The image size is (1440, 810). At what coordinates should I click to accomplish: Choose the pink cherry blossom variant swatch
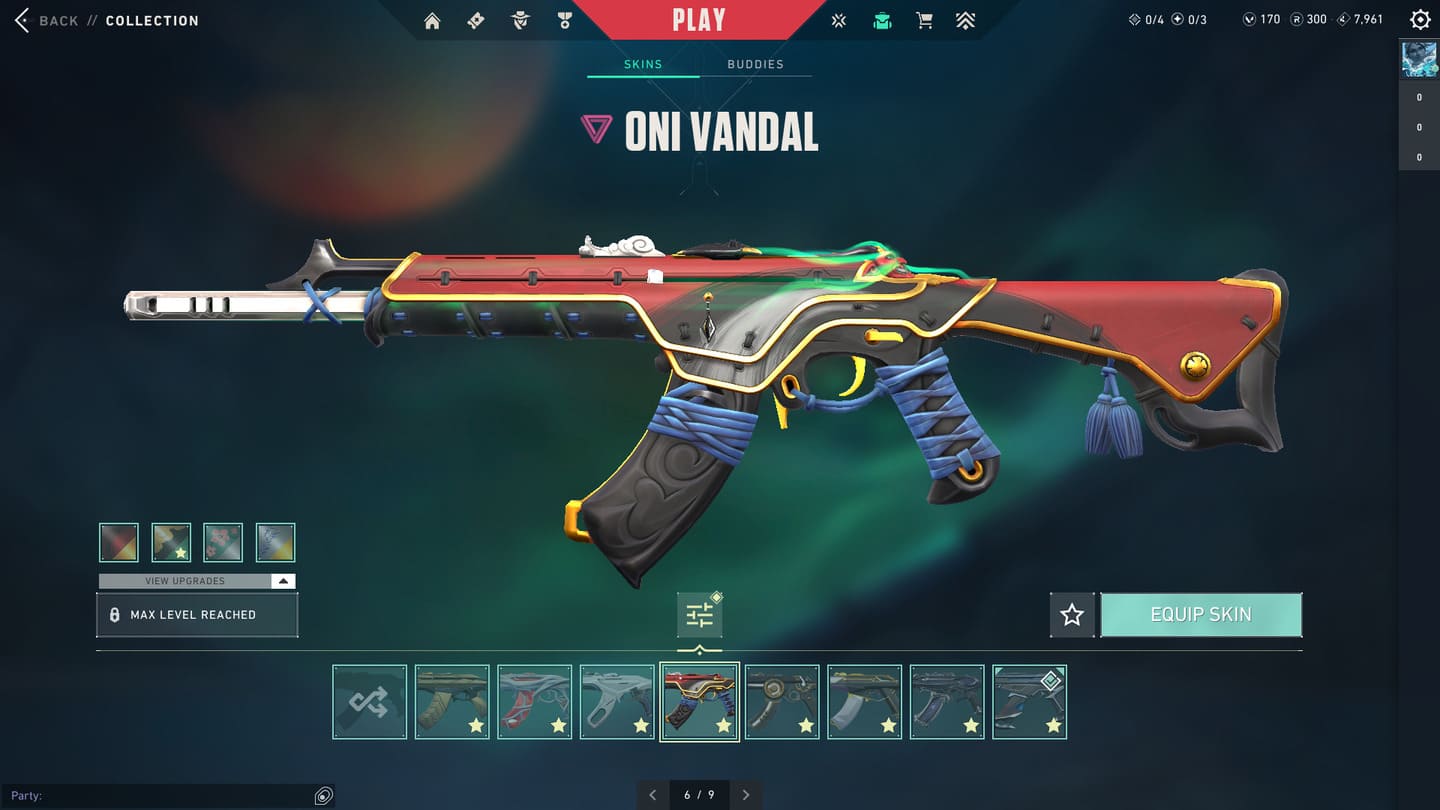point(223,543)
